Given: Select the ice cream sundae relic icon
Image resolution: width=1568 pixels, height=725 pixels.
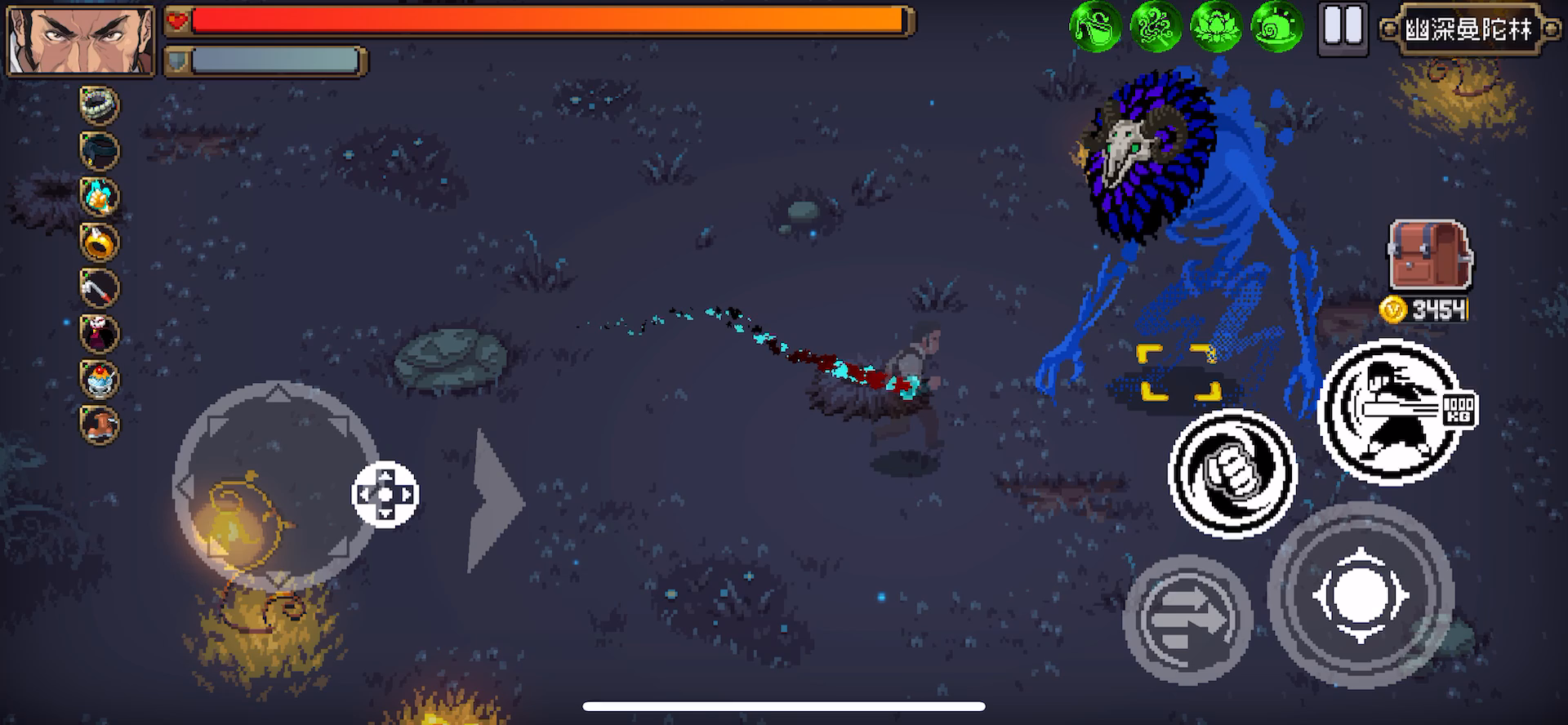Looking at the screenshot, I should coord(100,380).
